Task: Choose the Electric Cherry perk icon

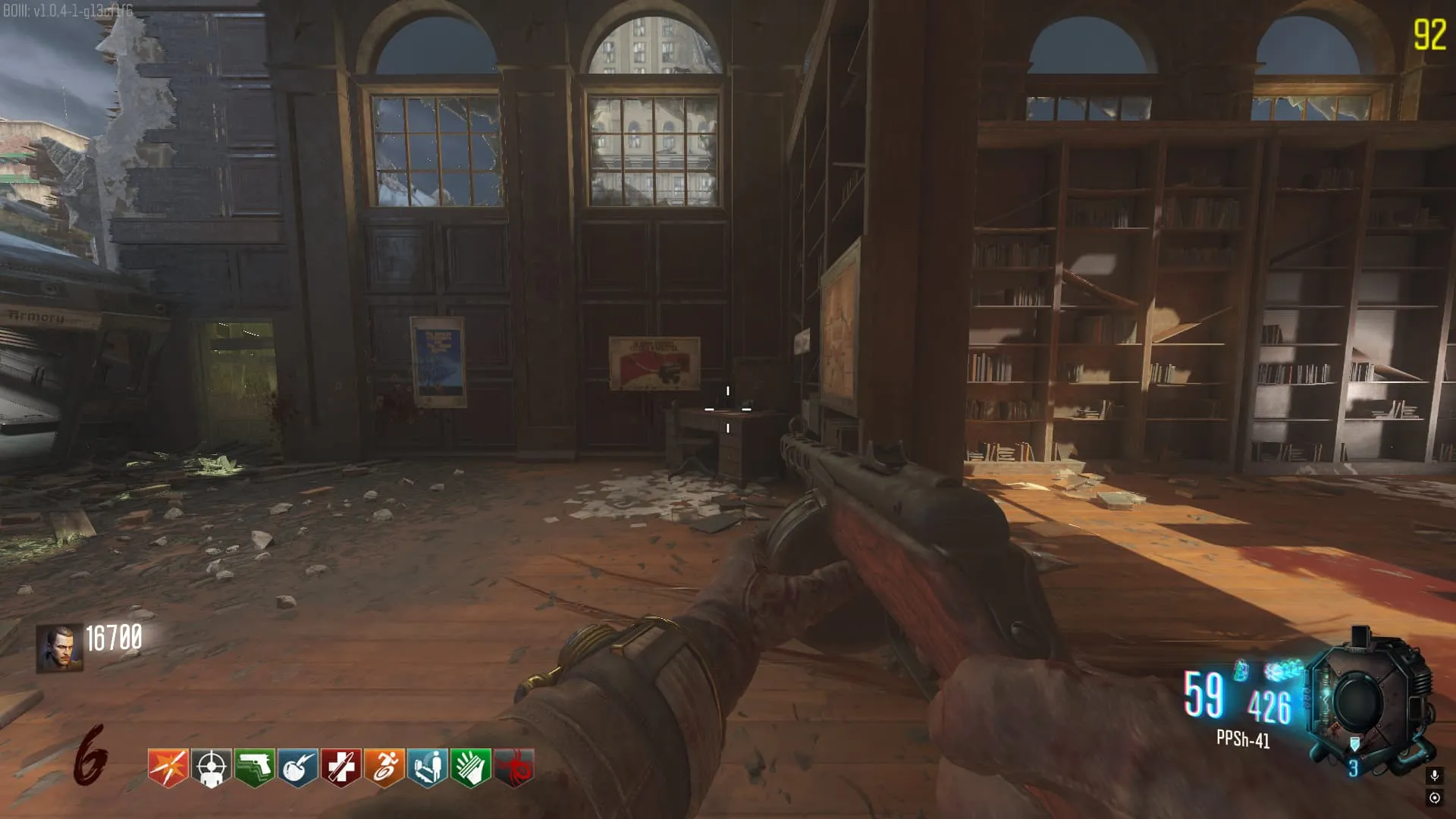Action: click(297, 767)
